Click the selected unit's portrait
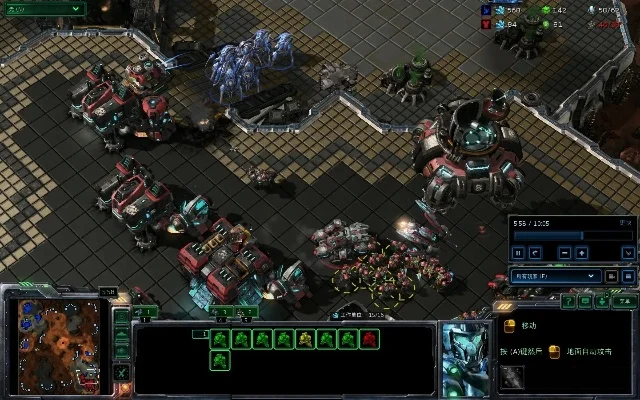640x400 pixels. (x=465, y=358)
